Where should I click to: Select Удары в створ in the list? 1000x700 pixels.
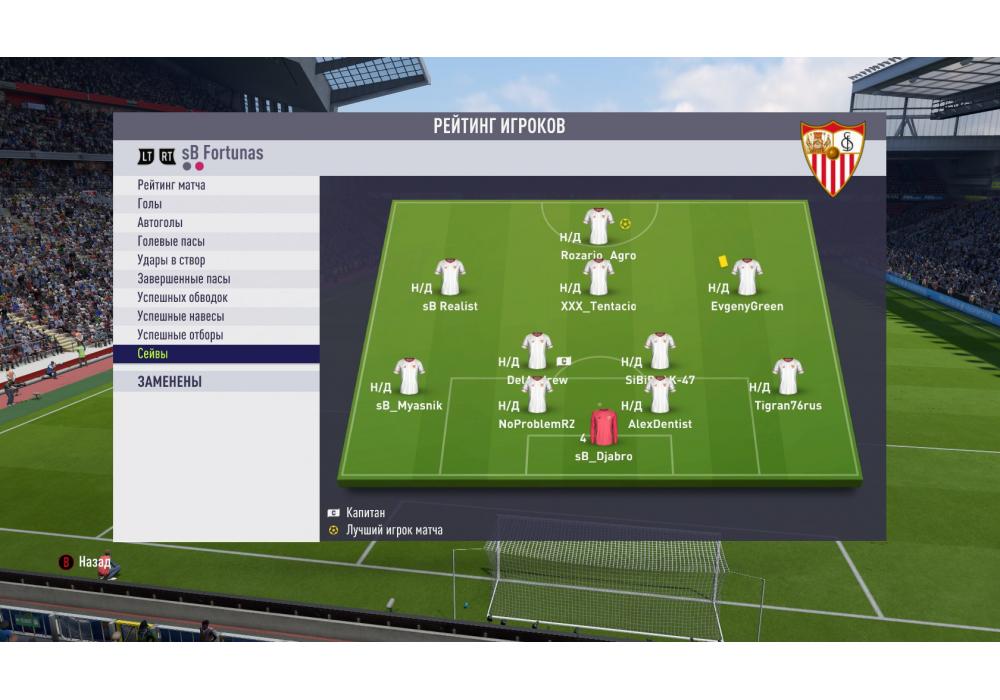pyautogui.click(x=216, y=261)
